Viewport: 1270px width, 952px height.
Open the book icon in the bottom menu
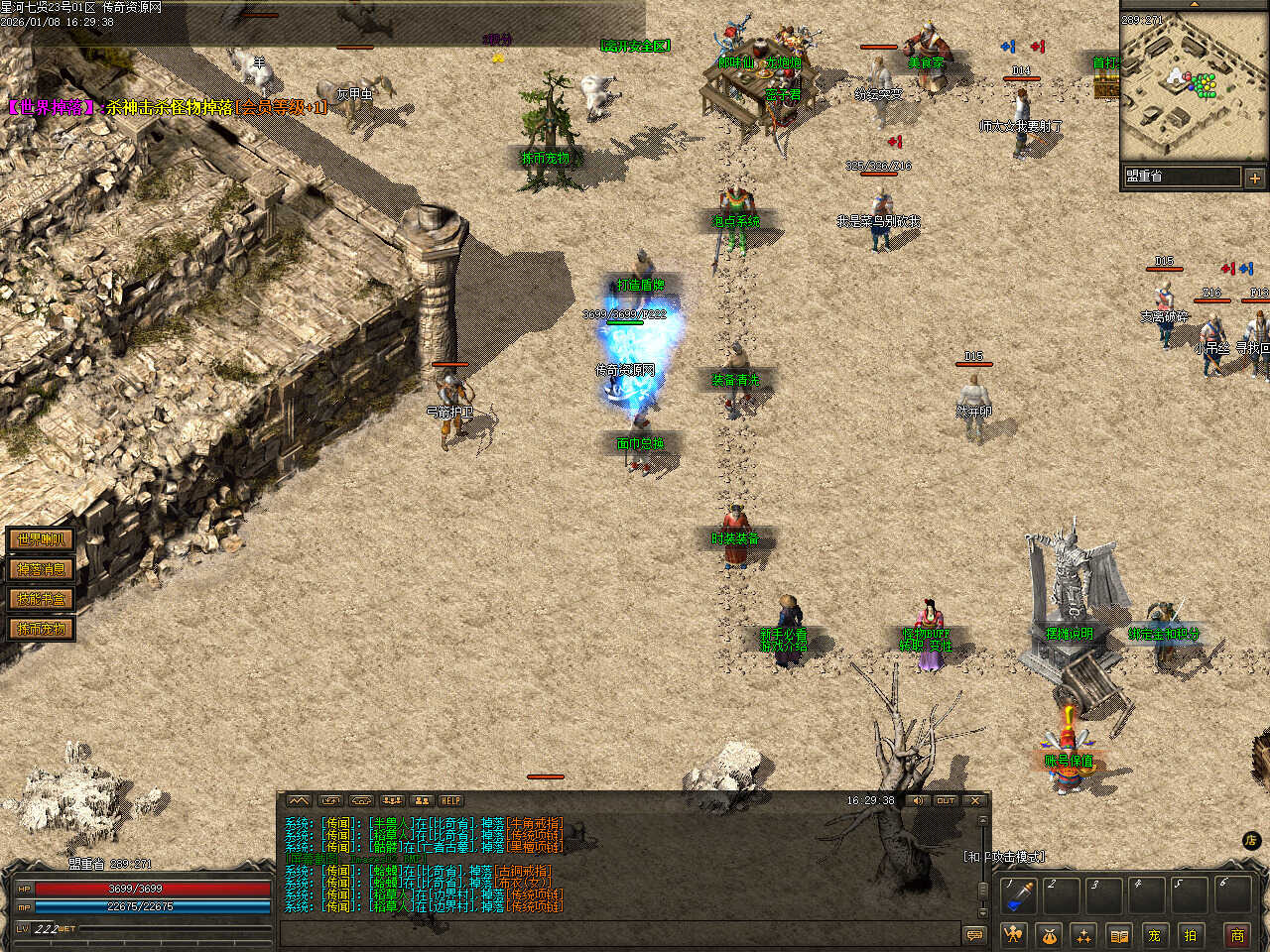point(1119,934)
